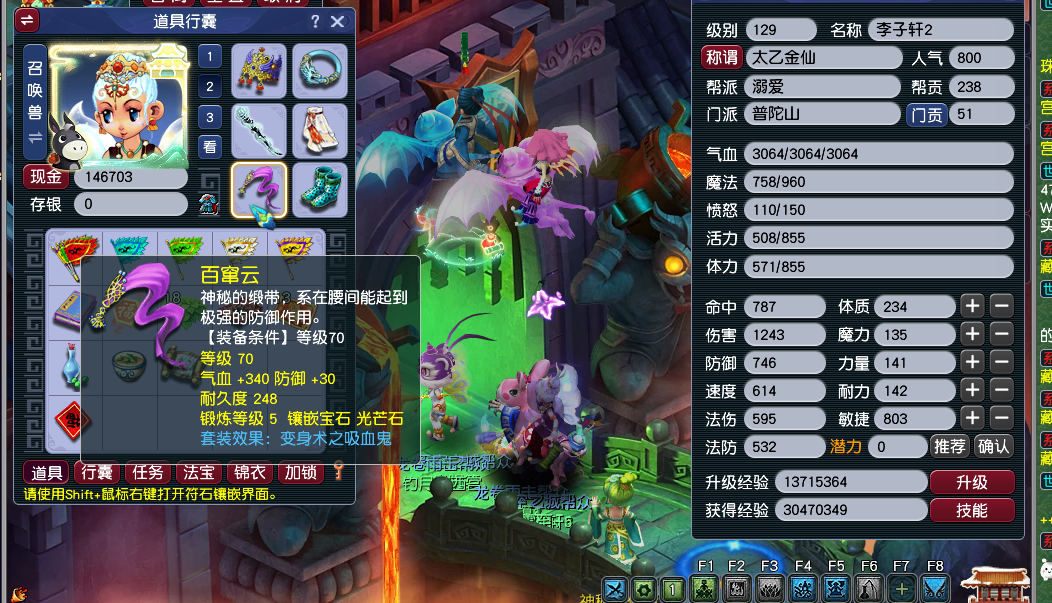Select equipment set number 2
Screen dimensions: 1052x603
click(x=209, y=87)
